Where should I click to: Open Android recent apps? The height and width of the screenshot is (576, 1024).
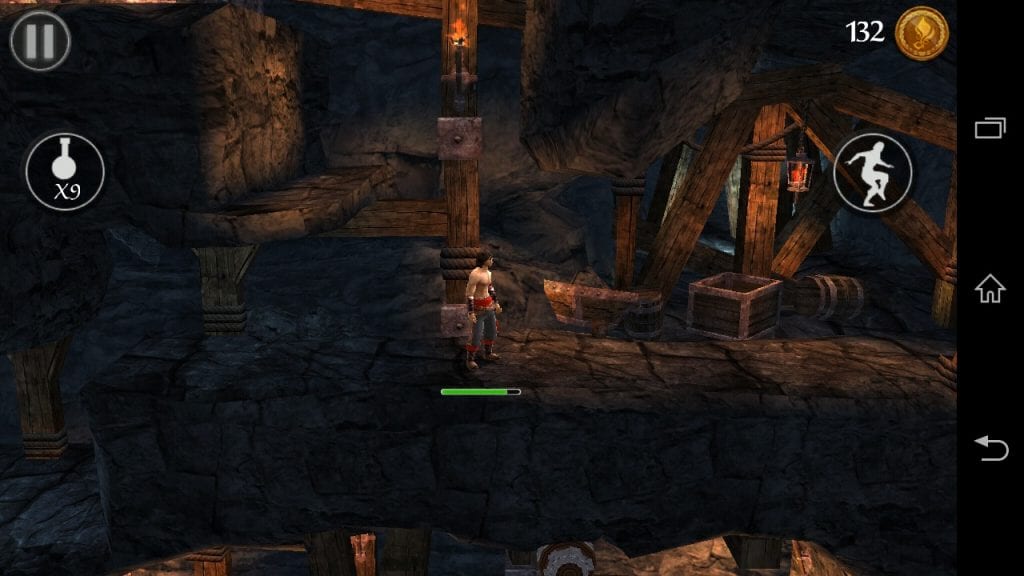pyautogui.click(x=990, y=128)
